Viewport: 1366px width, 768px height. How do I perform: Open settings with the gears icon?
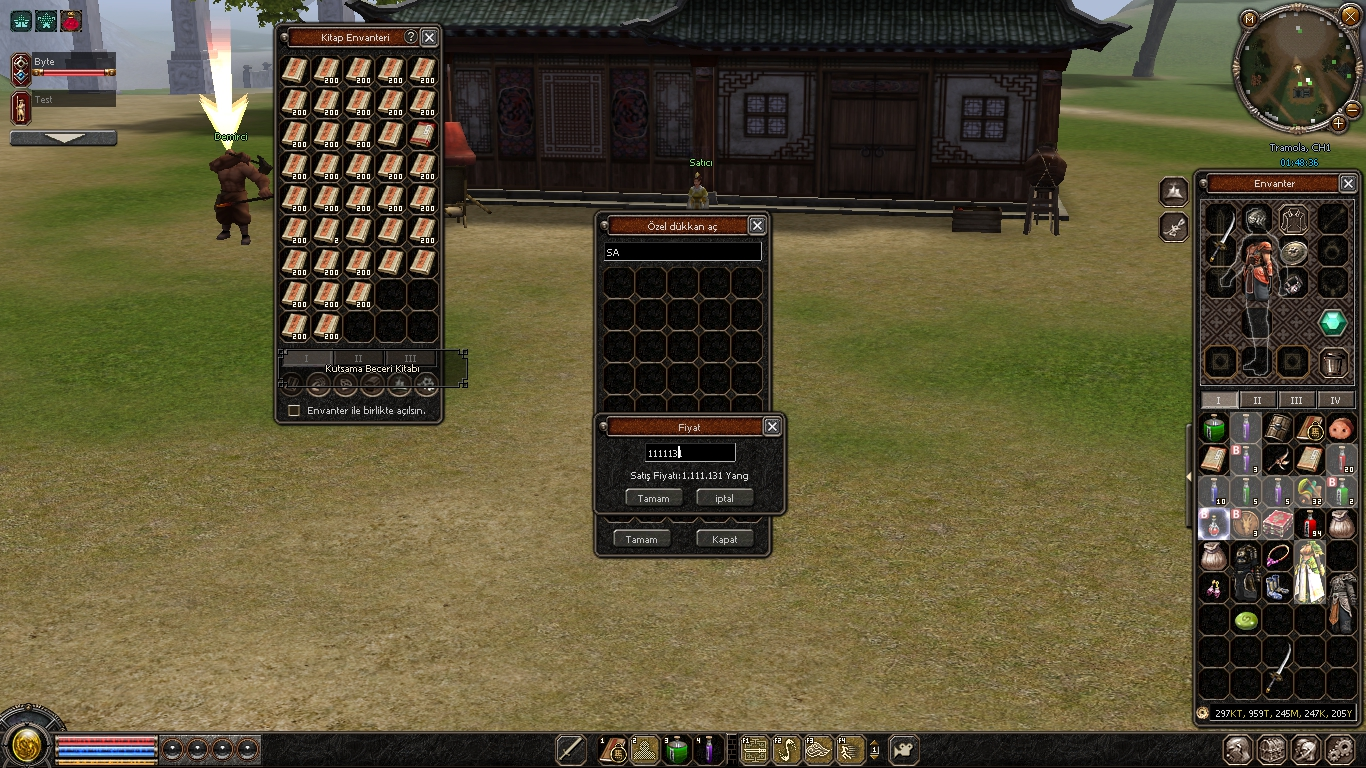[x=1340, y=749]
